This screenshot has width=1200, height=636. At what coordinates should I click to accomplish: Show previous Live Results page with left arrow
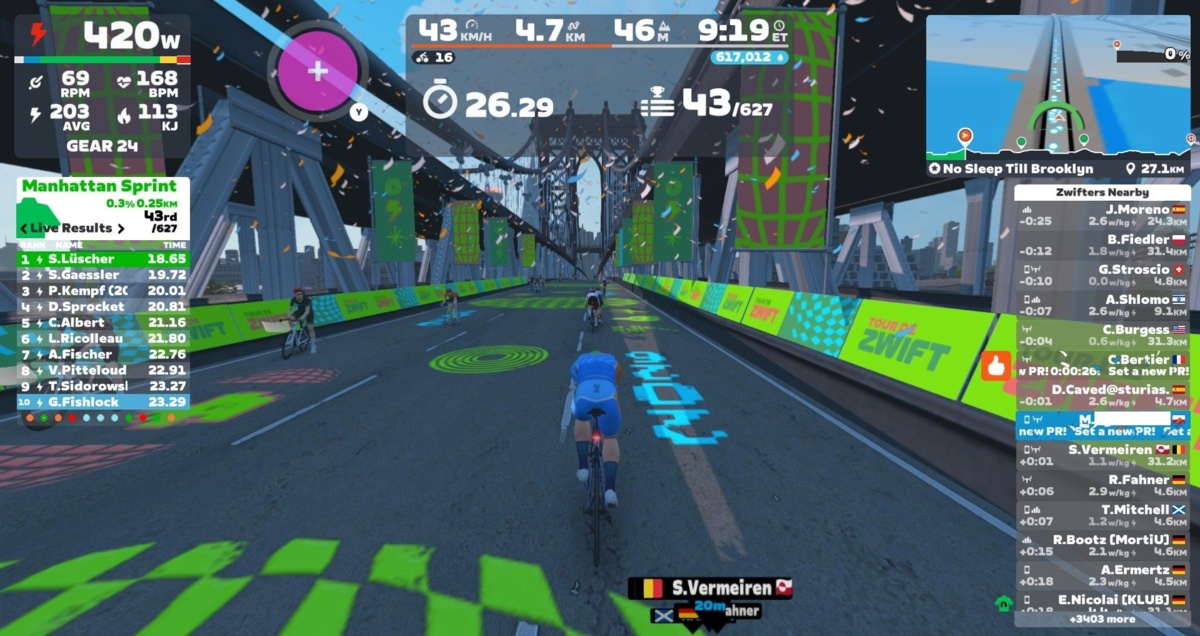(24, 228)
